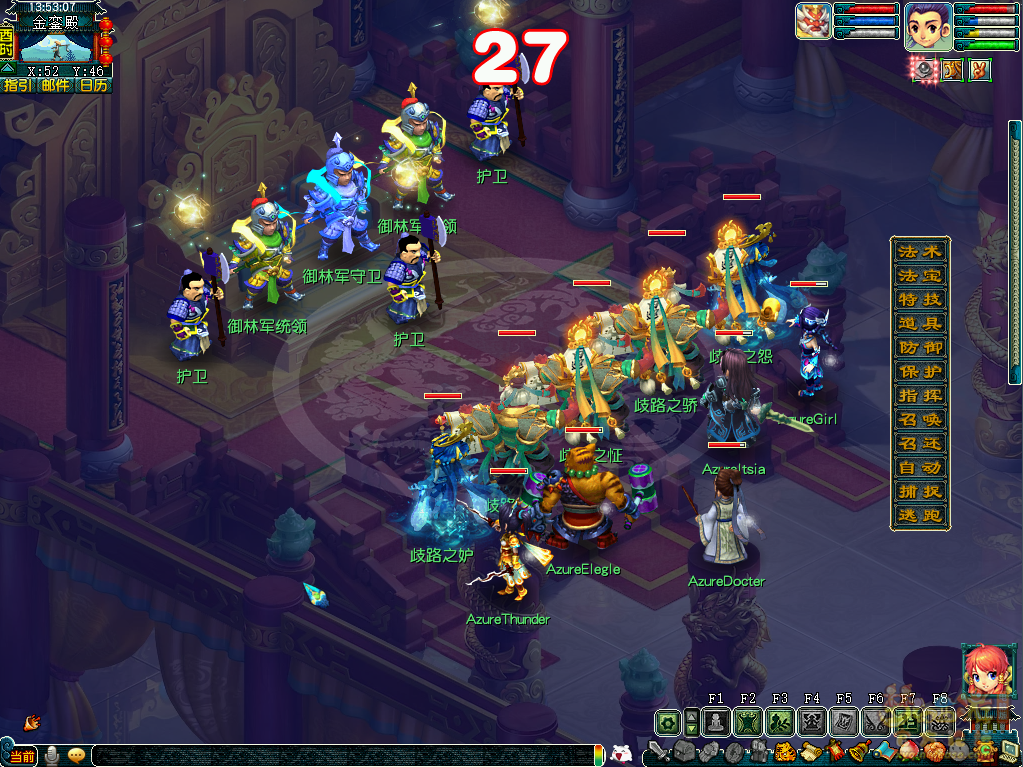Screen dimensions: 1023x767
Task: Open the 日历 calendar button
Action: point(94,86)
